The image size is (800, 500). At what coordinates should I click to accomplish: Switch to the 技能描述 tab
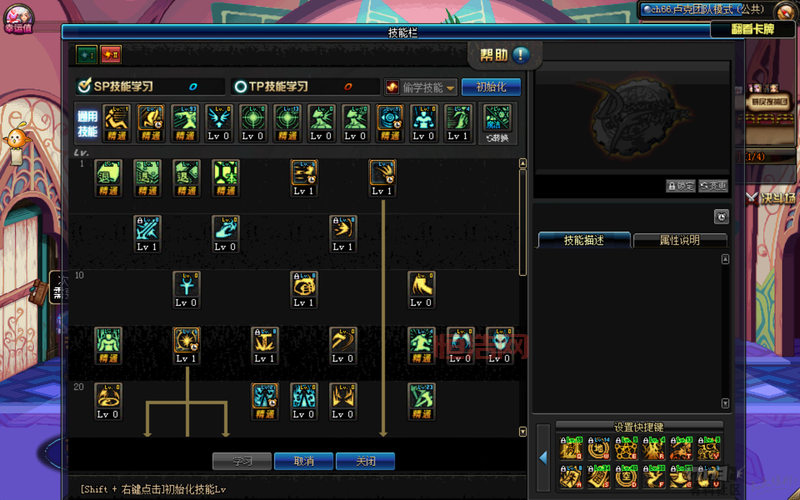[584, 240]
